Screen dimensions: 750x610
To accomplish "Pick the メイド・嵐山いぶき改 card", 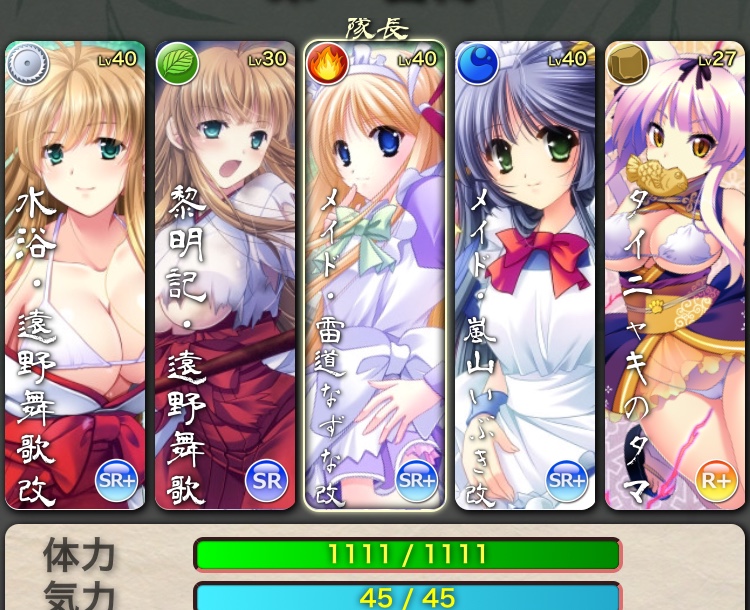I will pos(525,275).
